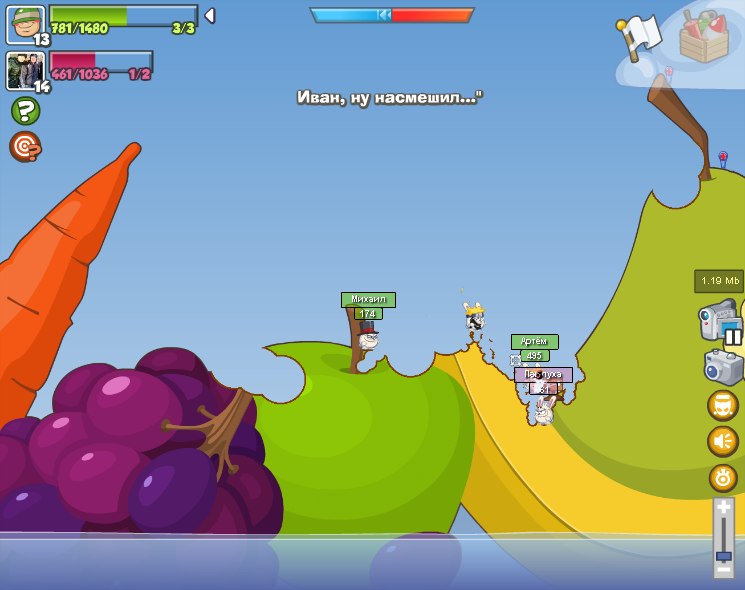Click the orange hat-face round button
745x590 pixels.
723,405
